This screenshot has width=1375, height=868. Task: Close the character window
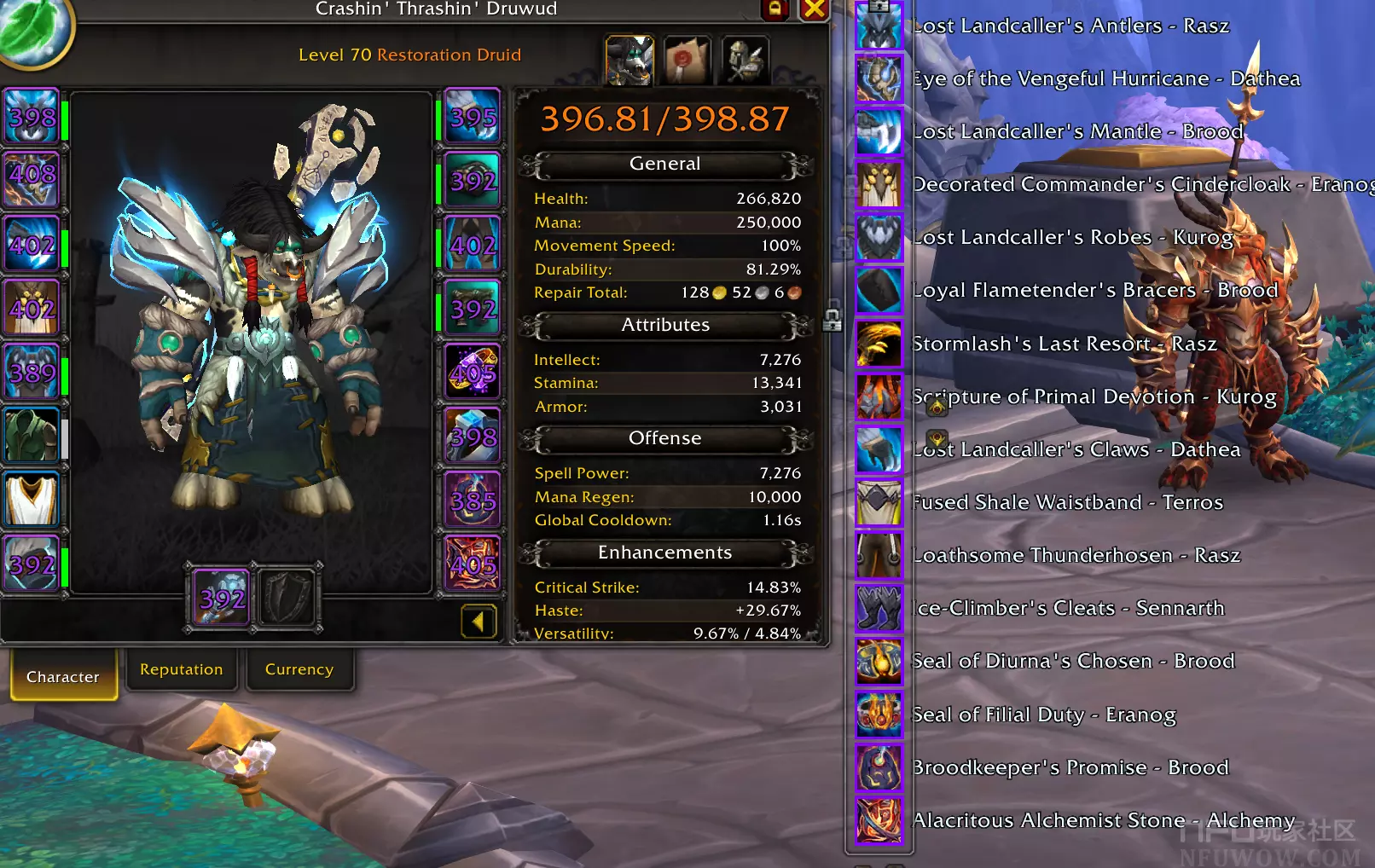point(815,9)
